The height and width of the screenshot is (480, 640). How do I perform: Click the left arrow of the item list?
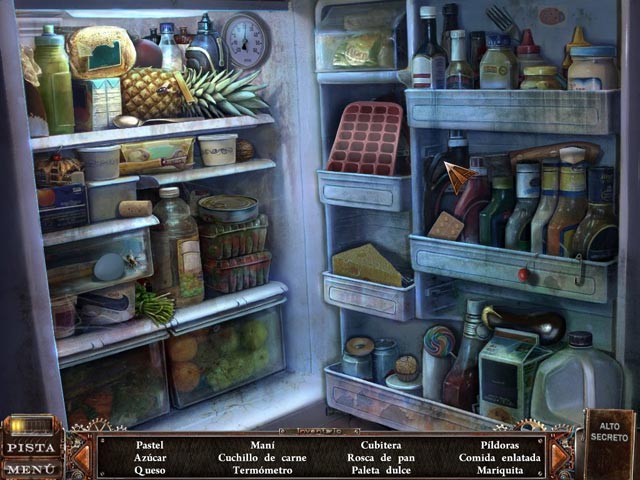click(x=81, y=456)
